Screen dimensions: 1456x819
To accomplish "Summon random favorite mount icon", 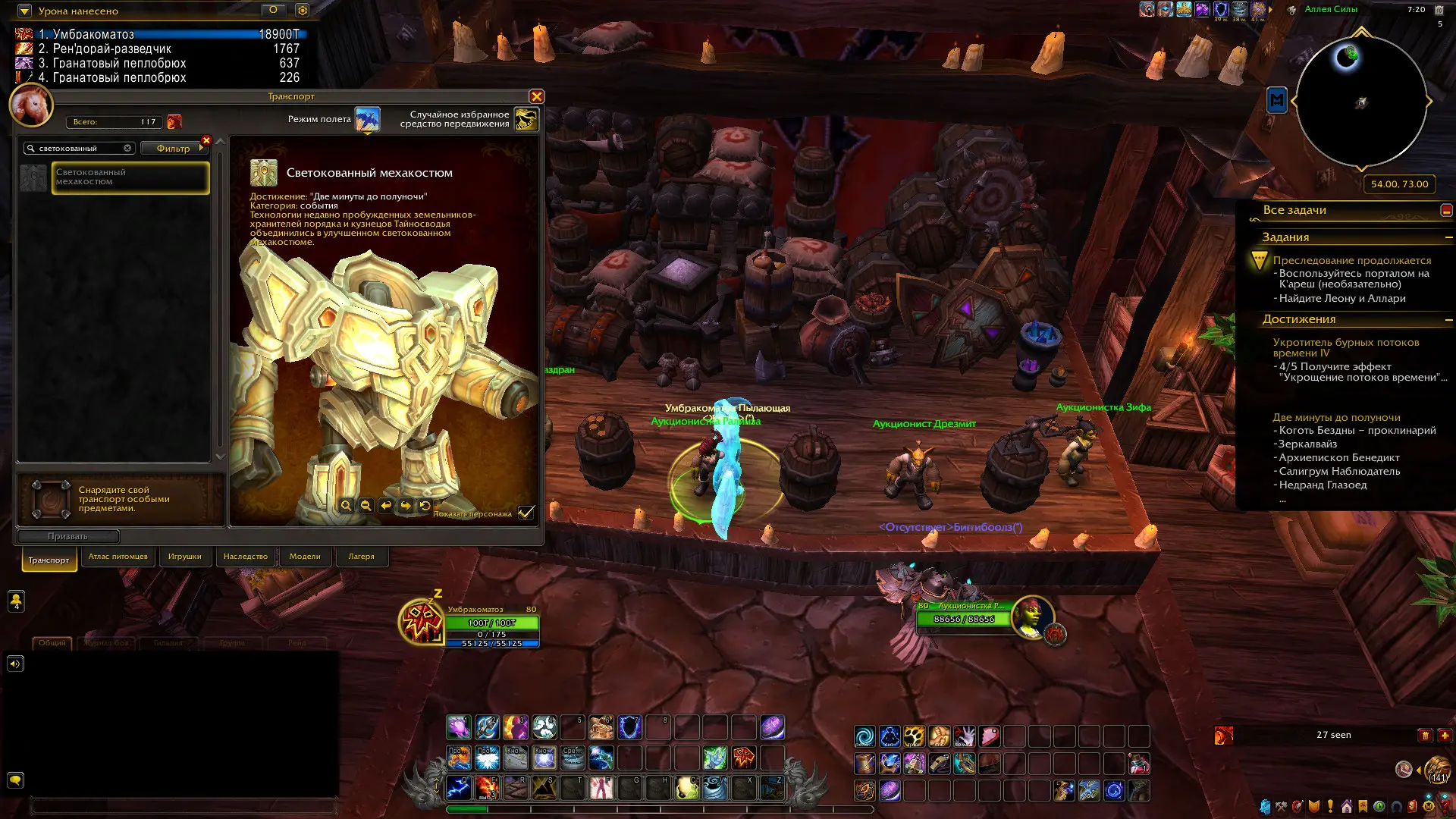I will point(526,119).
